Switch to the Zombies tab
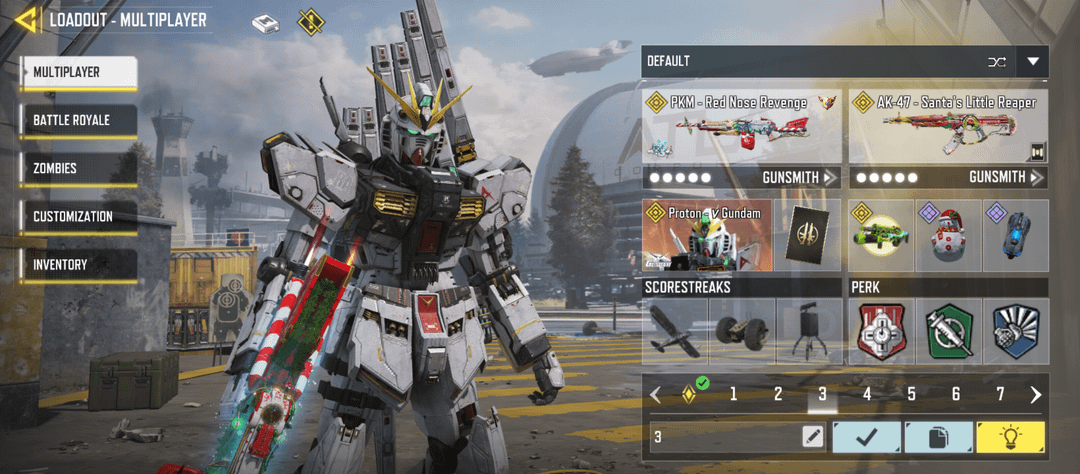 point(78,168)
